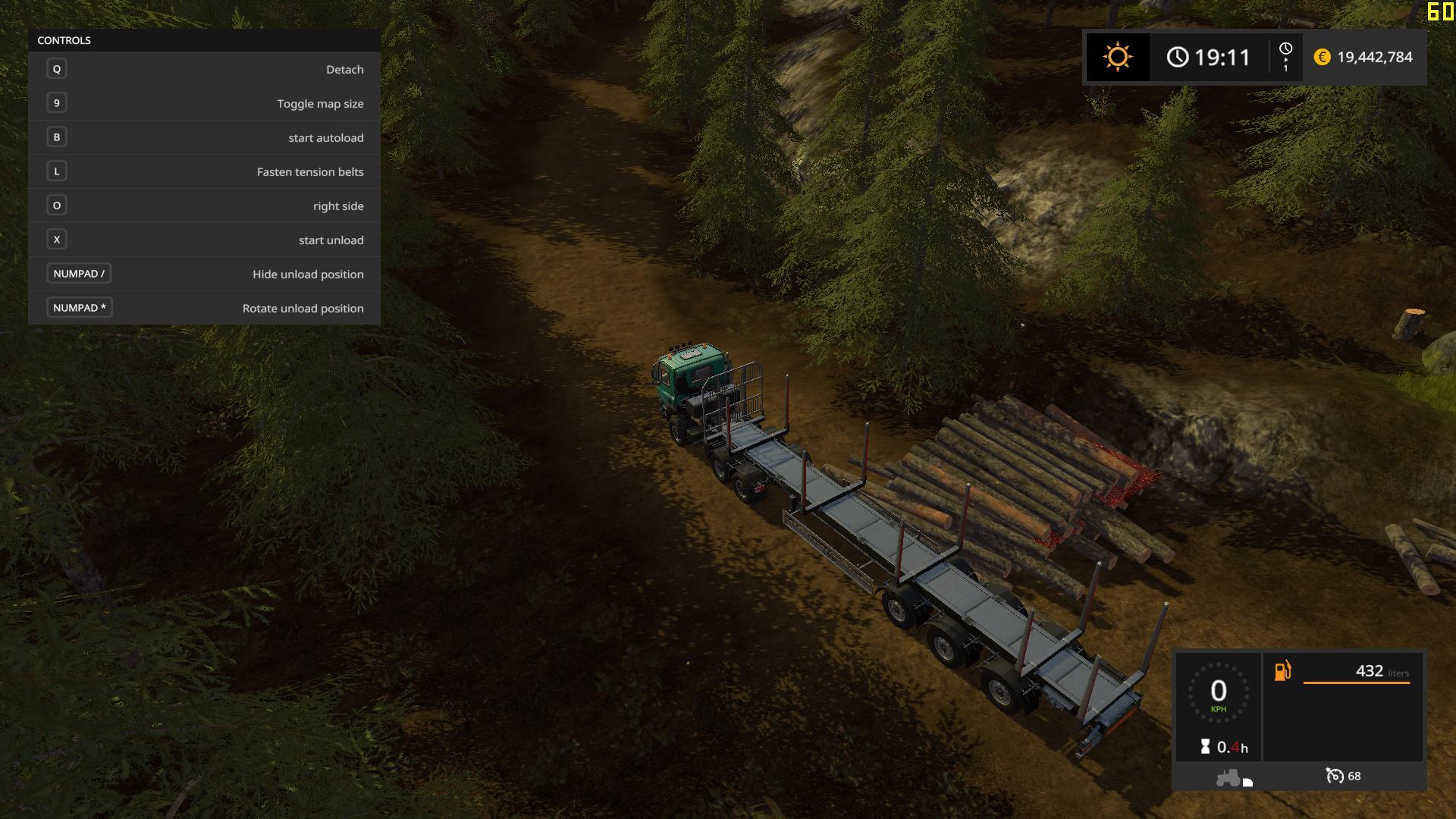Select the time scale clock icon

(x=1285, y=49)
